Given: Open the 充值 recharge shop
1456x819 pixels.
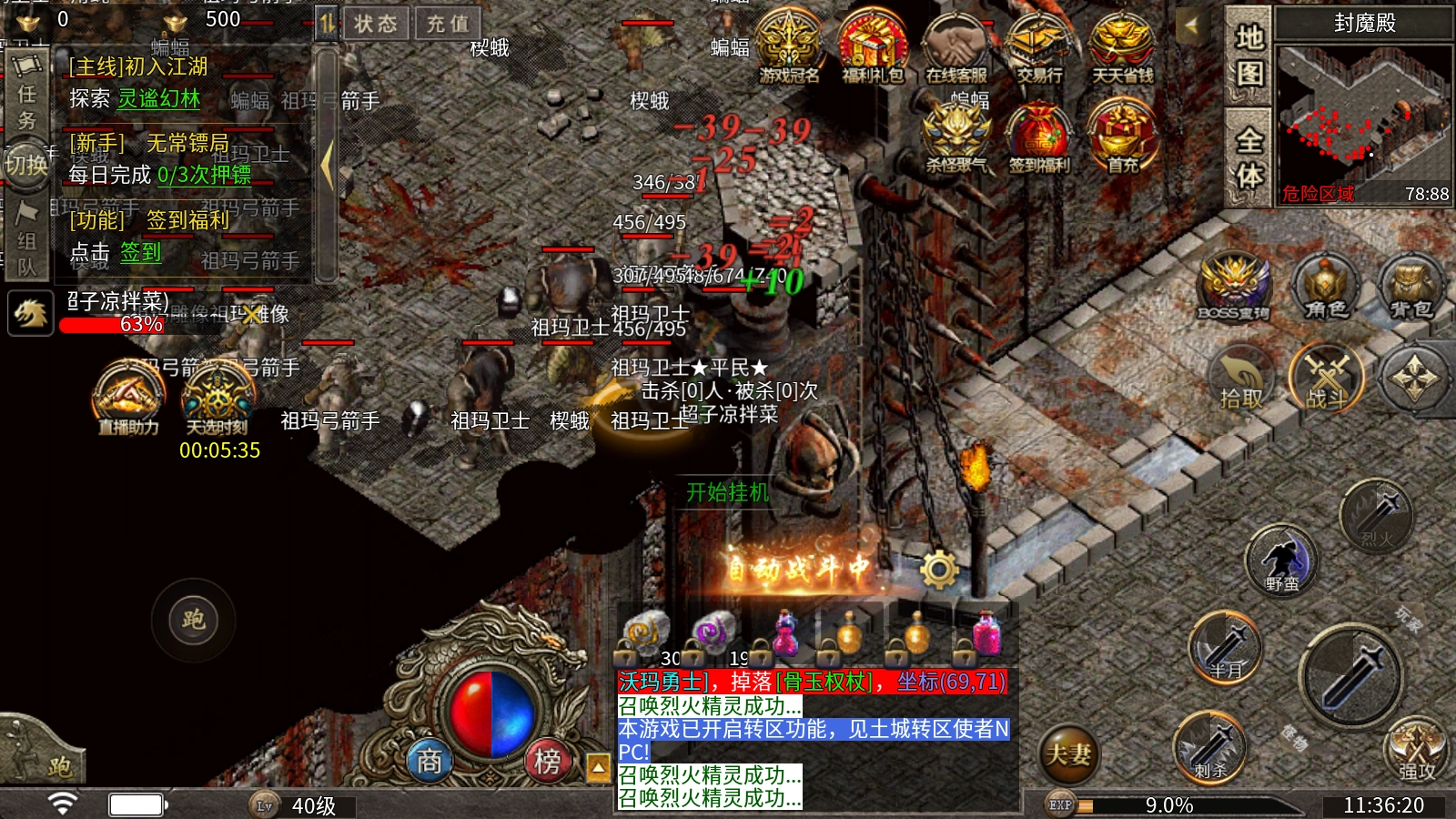Looking at the screenshot, I should click(x=448, y=24).
